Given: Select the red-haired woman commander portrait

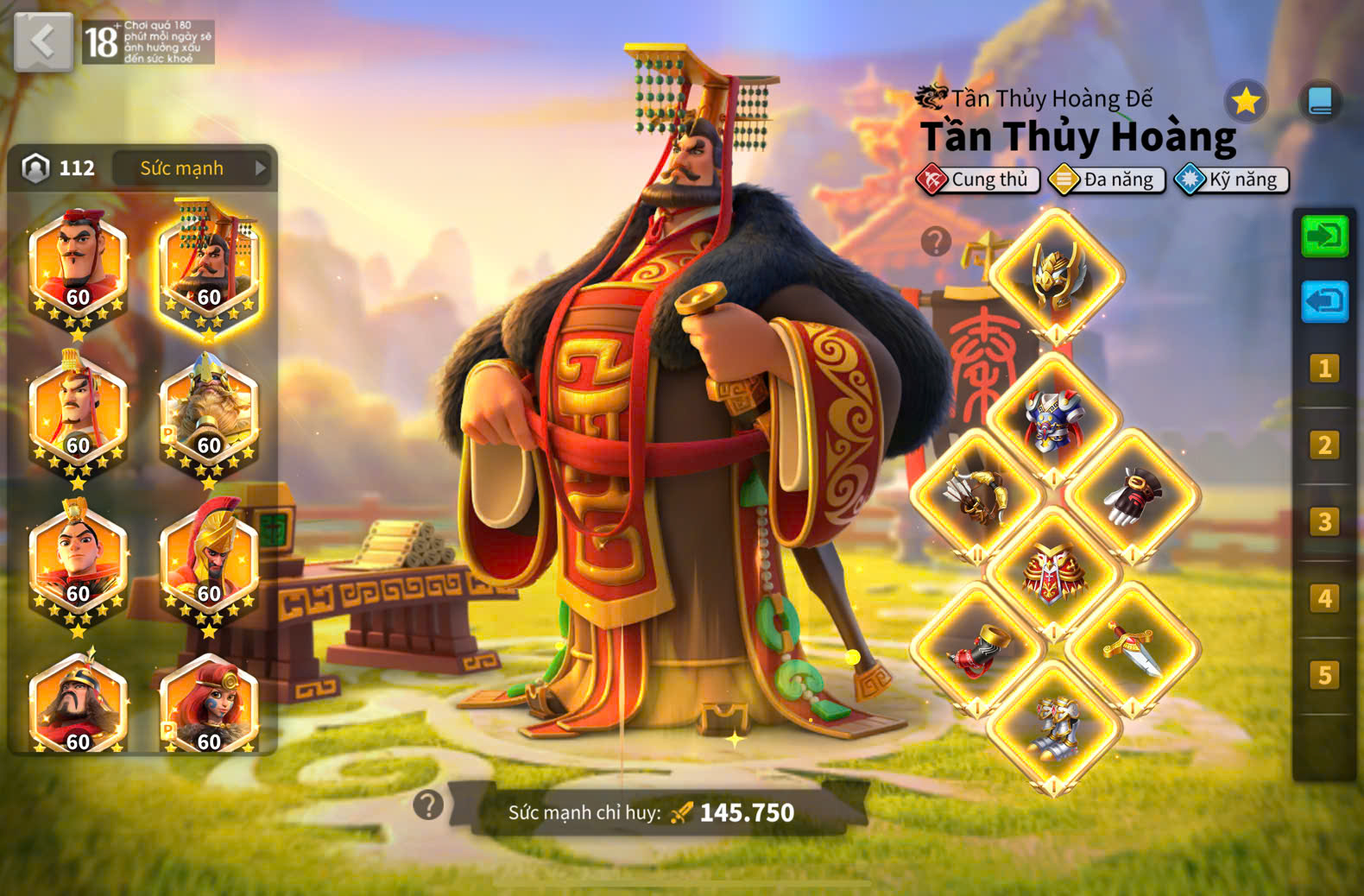Looking at the screenshot, I should point(209,704).
